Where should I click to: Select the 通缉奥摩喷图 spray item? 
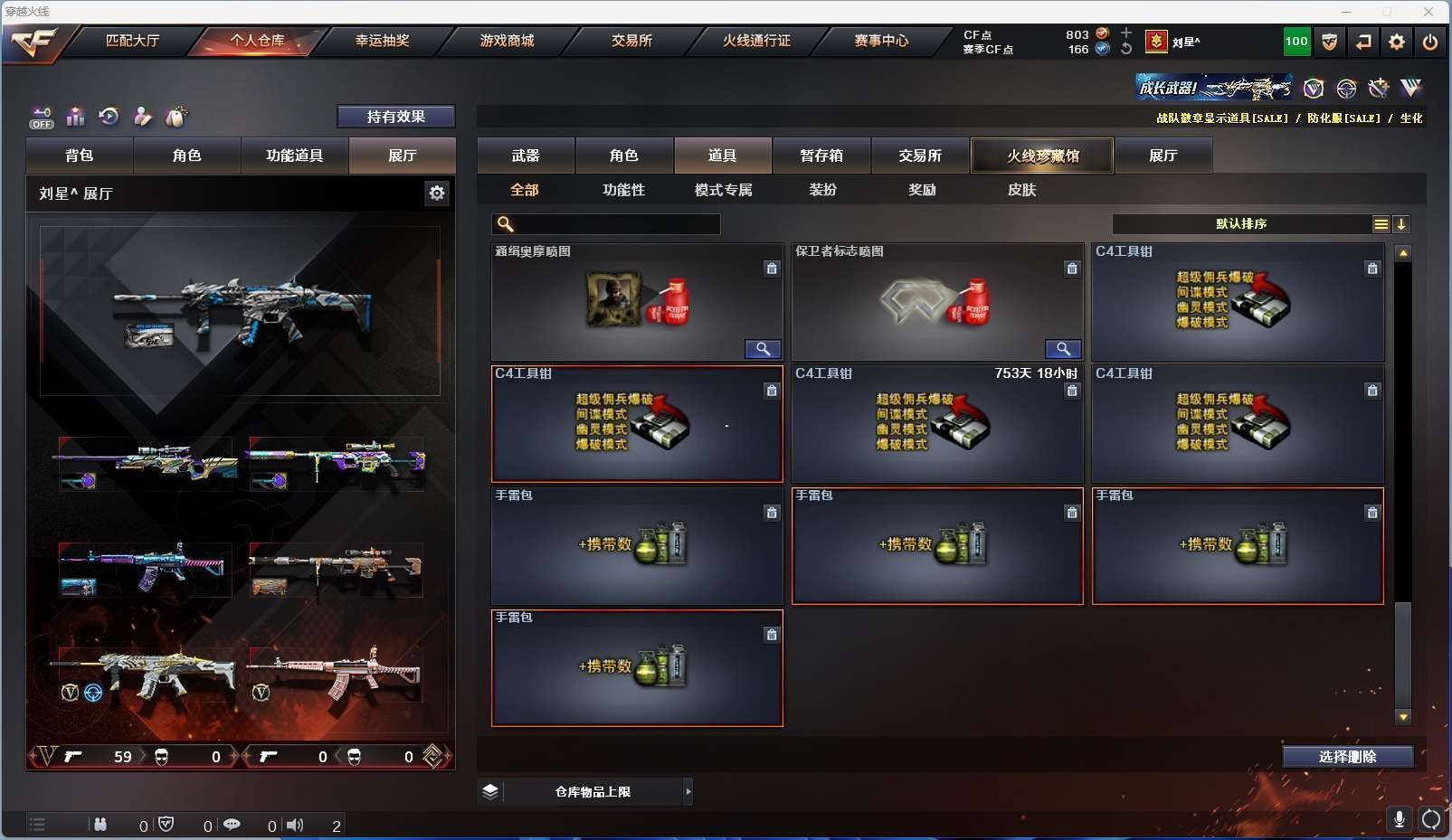tap(637, 302)
